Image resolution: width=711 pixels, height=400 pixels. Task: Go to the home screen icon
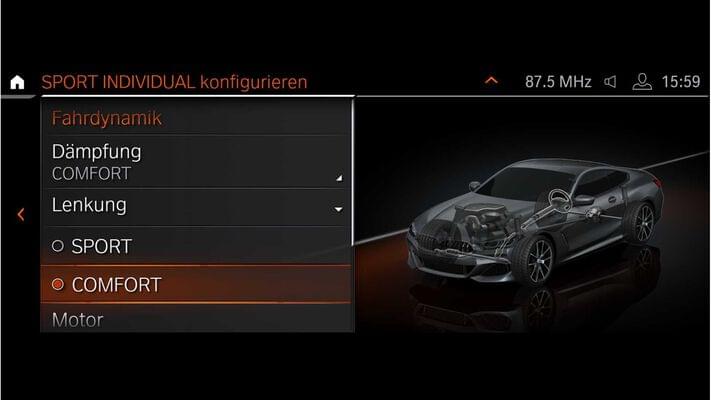tap(17, 82)
